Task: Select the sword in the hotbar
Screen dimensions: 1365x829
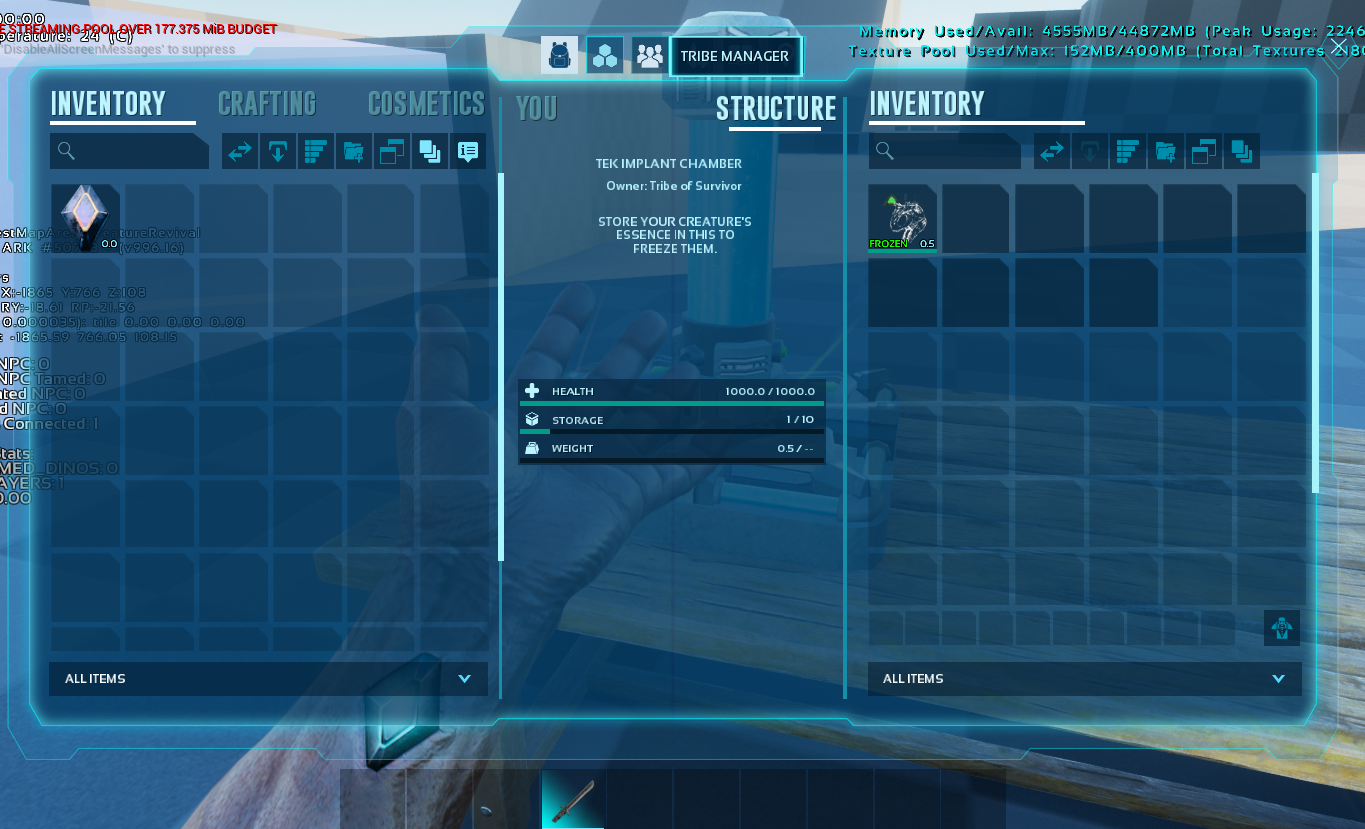Action: [573, 799]
